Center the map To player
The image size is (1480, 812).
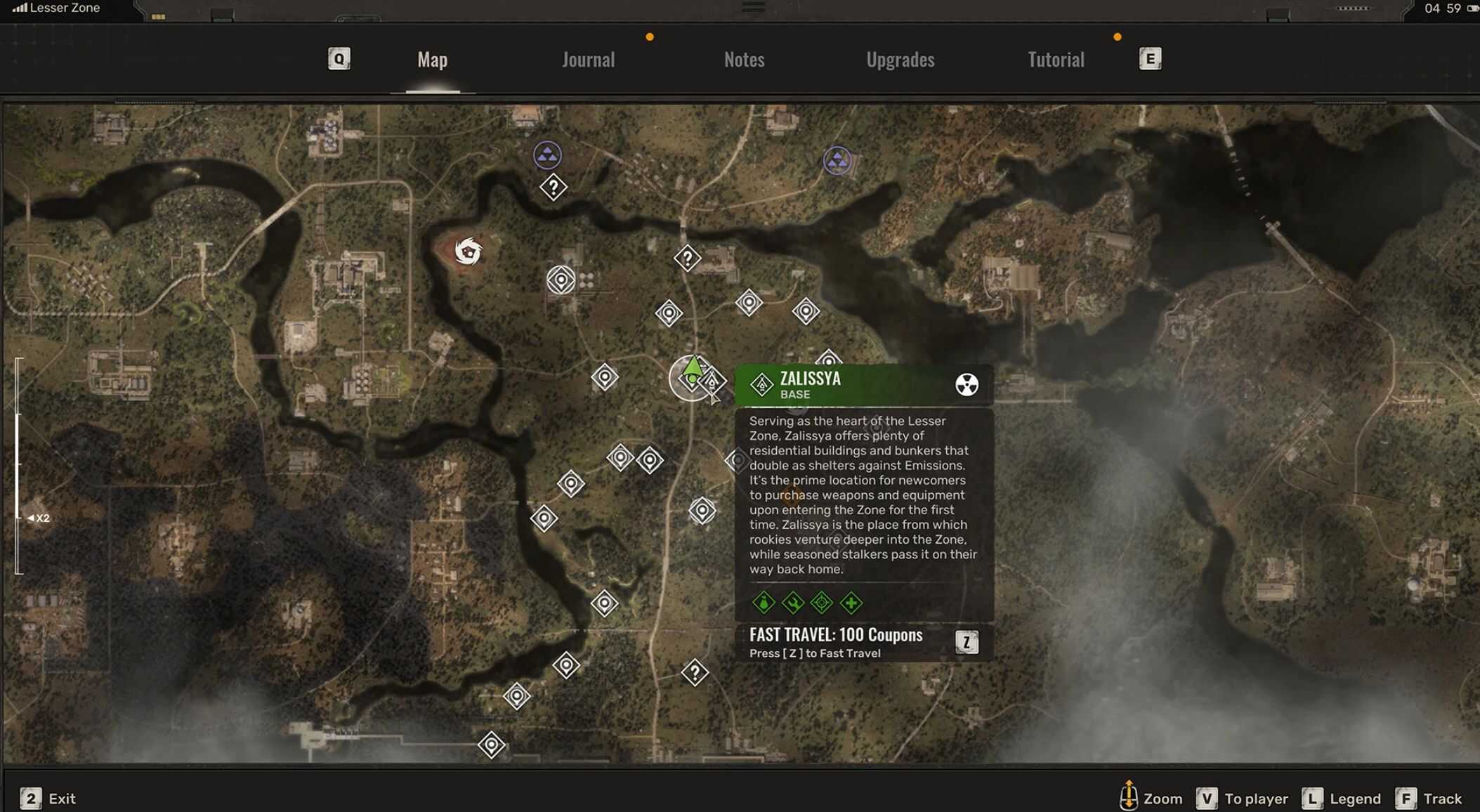point(1242,799)
